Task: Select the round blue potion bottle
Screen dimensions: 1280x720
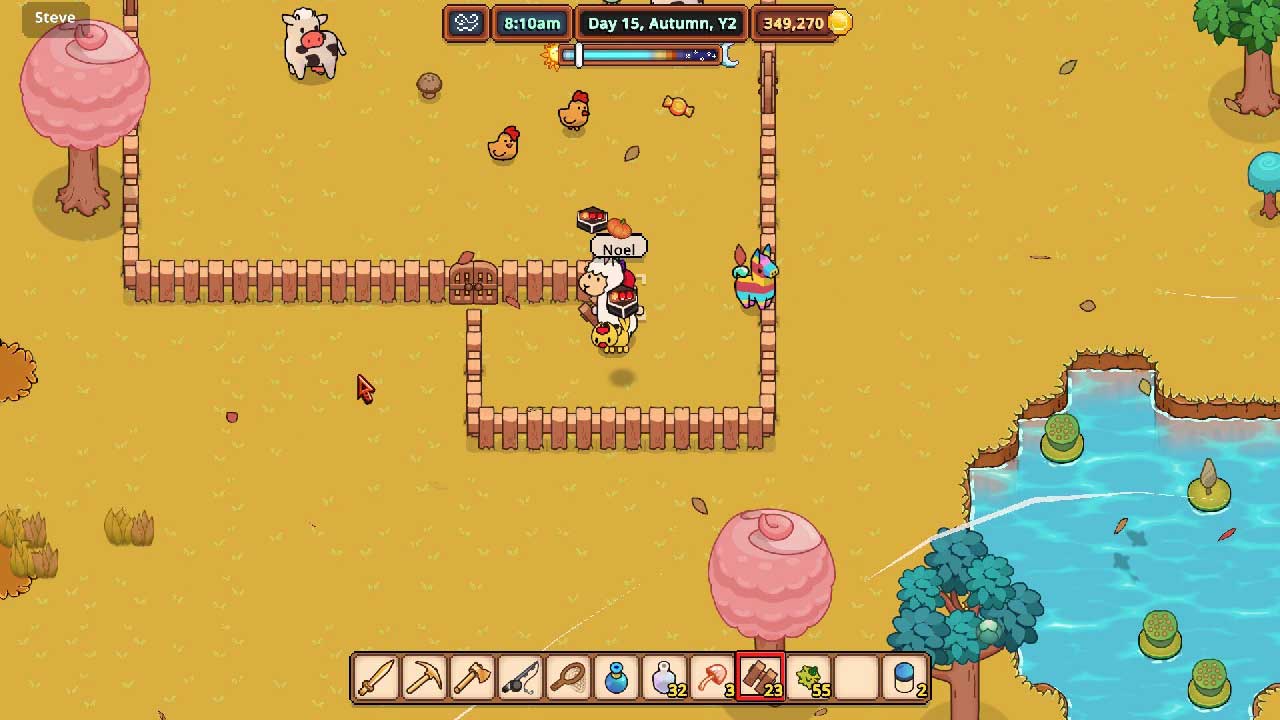Action: pyautogui.click(x=616, y=677)
